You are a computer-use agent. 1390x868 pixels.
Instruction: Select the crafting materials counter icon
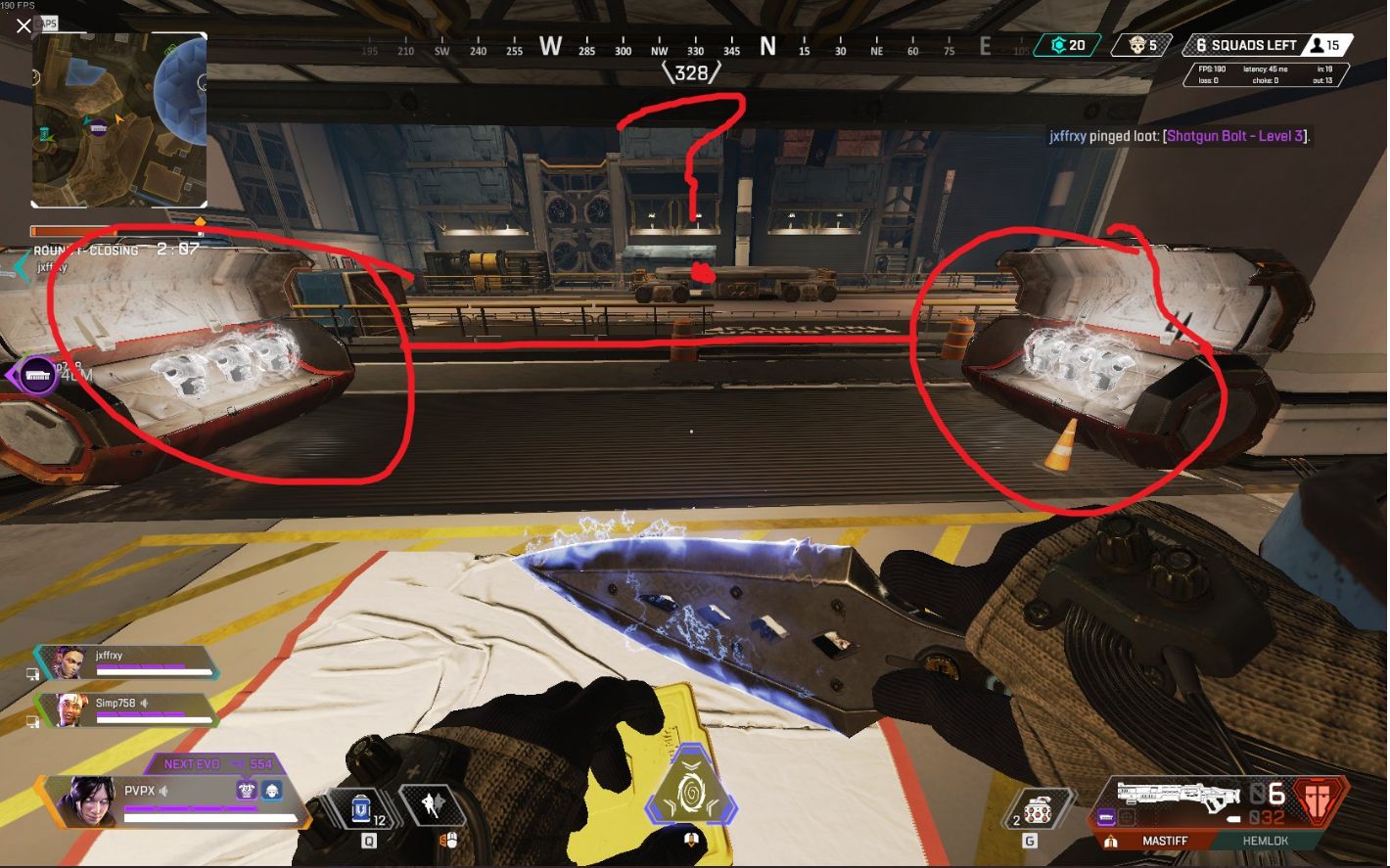pos(1057,45)
